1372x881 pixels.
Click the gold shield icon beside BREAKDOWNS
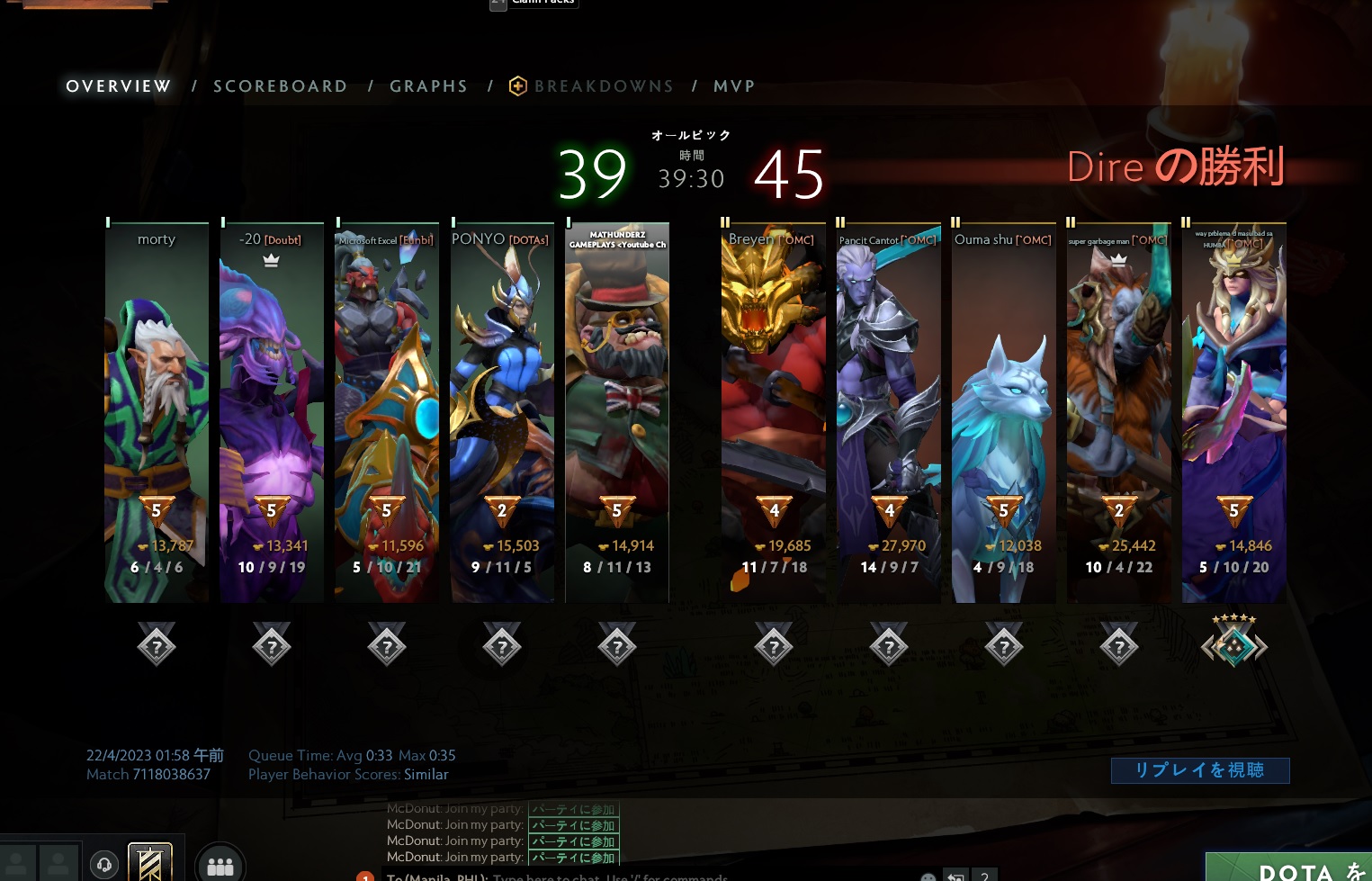pos(518,85)
